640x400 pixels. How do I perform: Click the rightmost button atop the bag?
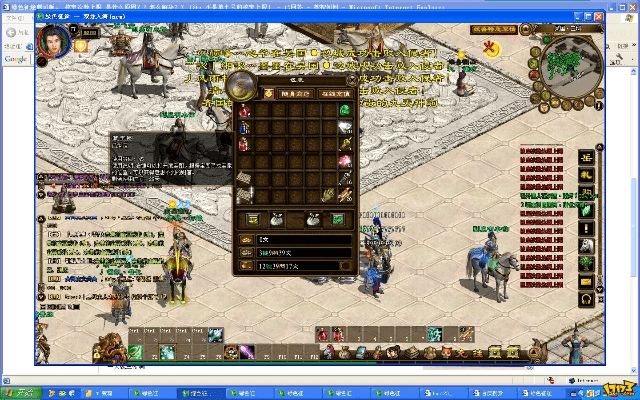point(334,93)
